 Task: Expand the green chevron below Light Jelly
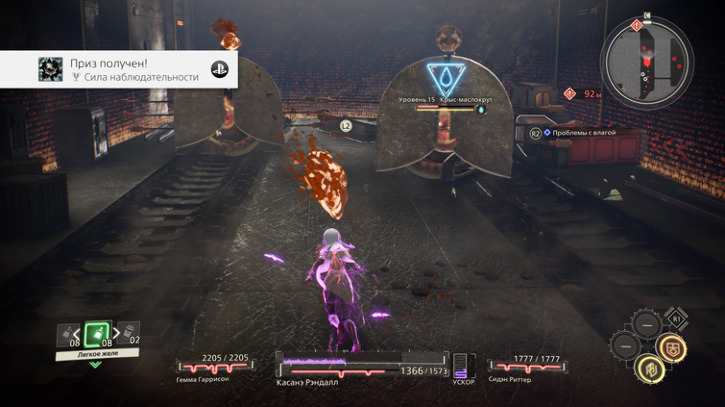[x=96, y=364]
